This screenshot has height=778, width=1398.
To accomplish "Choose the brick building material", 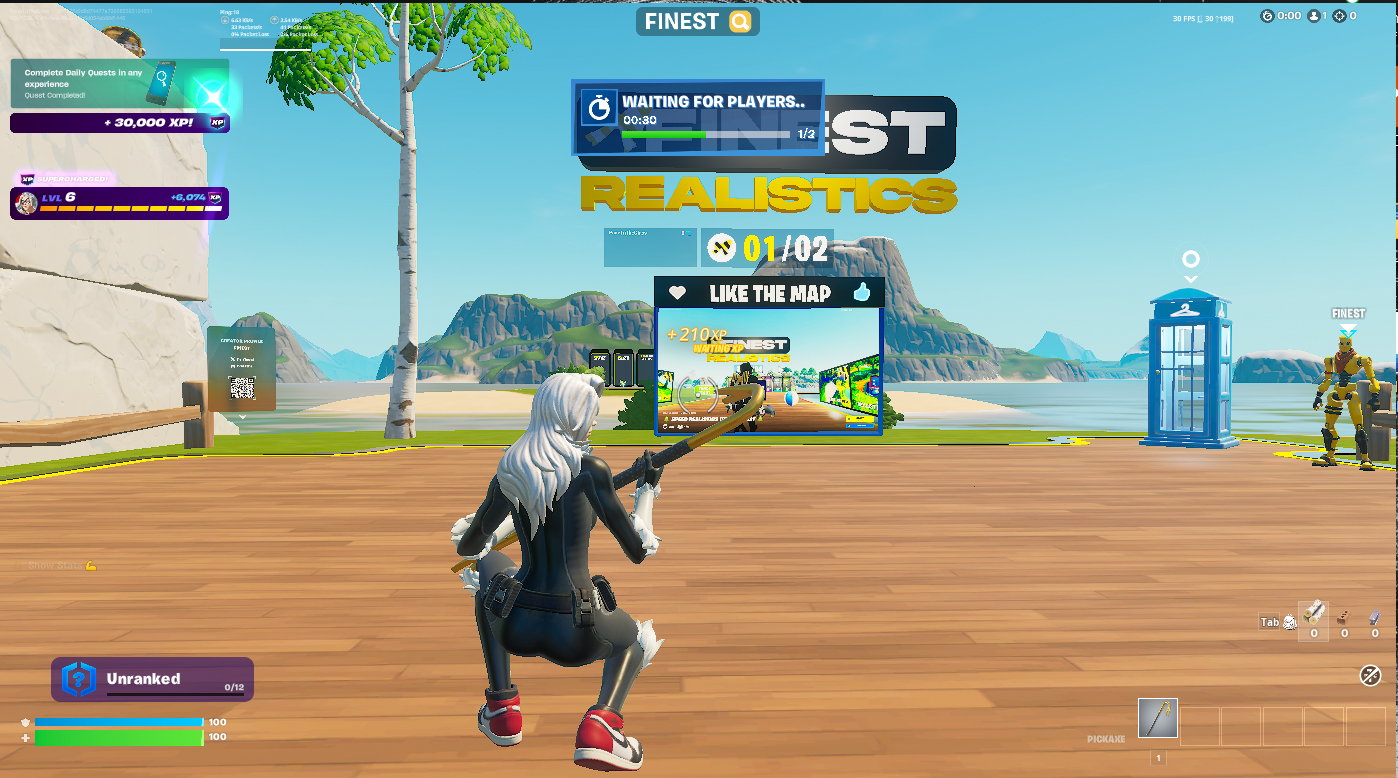I will pyautogui.click(x=1344, y=616).
